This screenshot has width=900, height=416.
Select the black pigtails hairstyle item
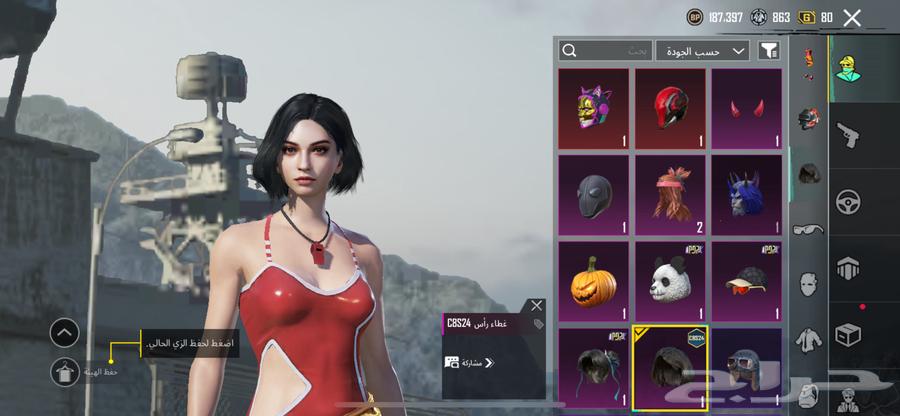(x=593, y=367)
